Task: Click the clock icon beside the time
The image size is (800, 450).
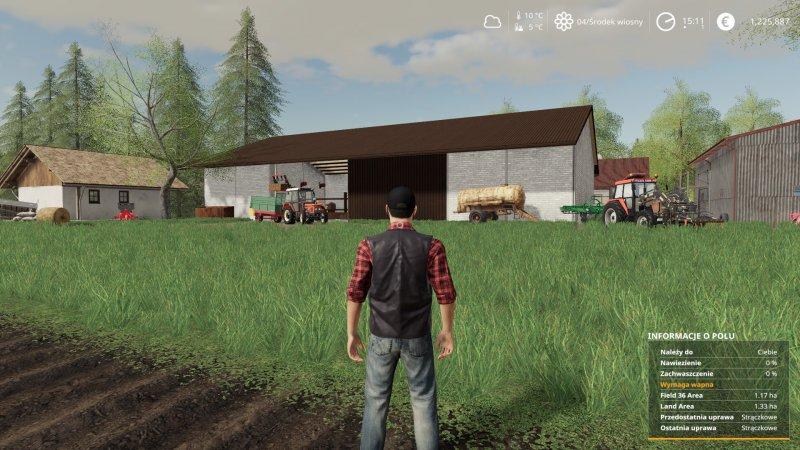Action: click(x=665, y=21)
